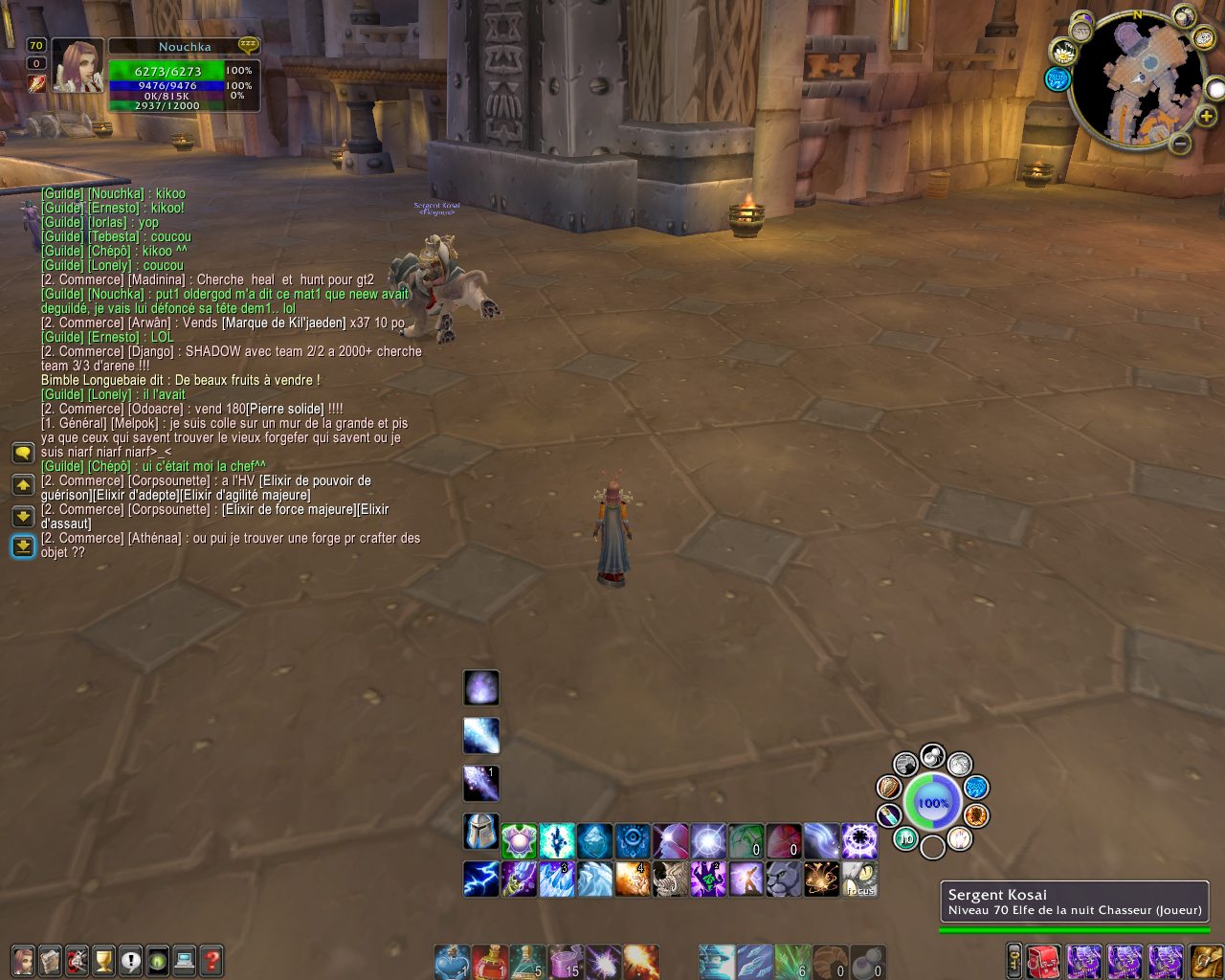Viewport: 1225px width, 980px height.
Task: Zoom in the minimap with plus button
Action: coord(1207,117)
